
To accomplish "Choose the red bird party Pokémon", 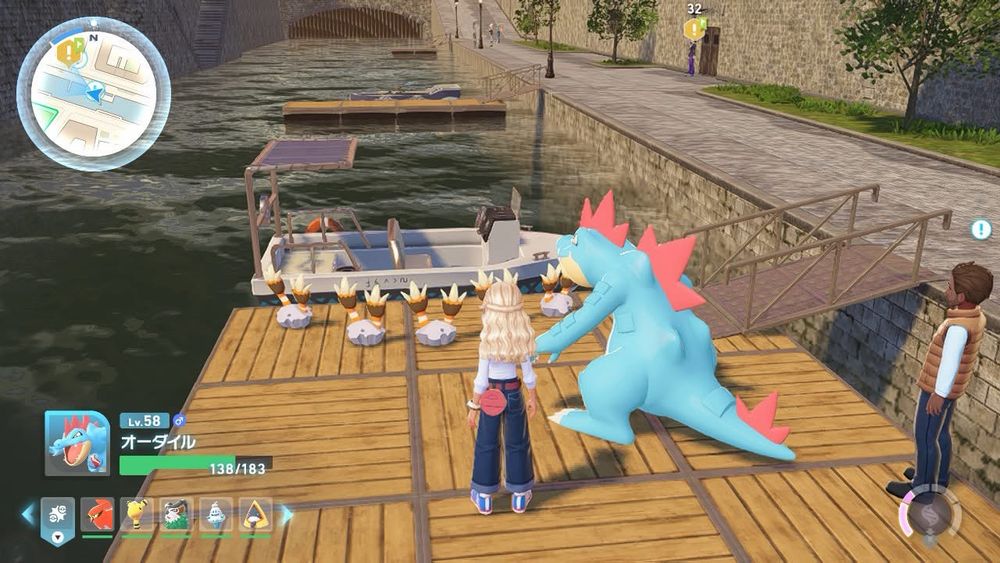I will point(97,514).
